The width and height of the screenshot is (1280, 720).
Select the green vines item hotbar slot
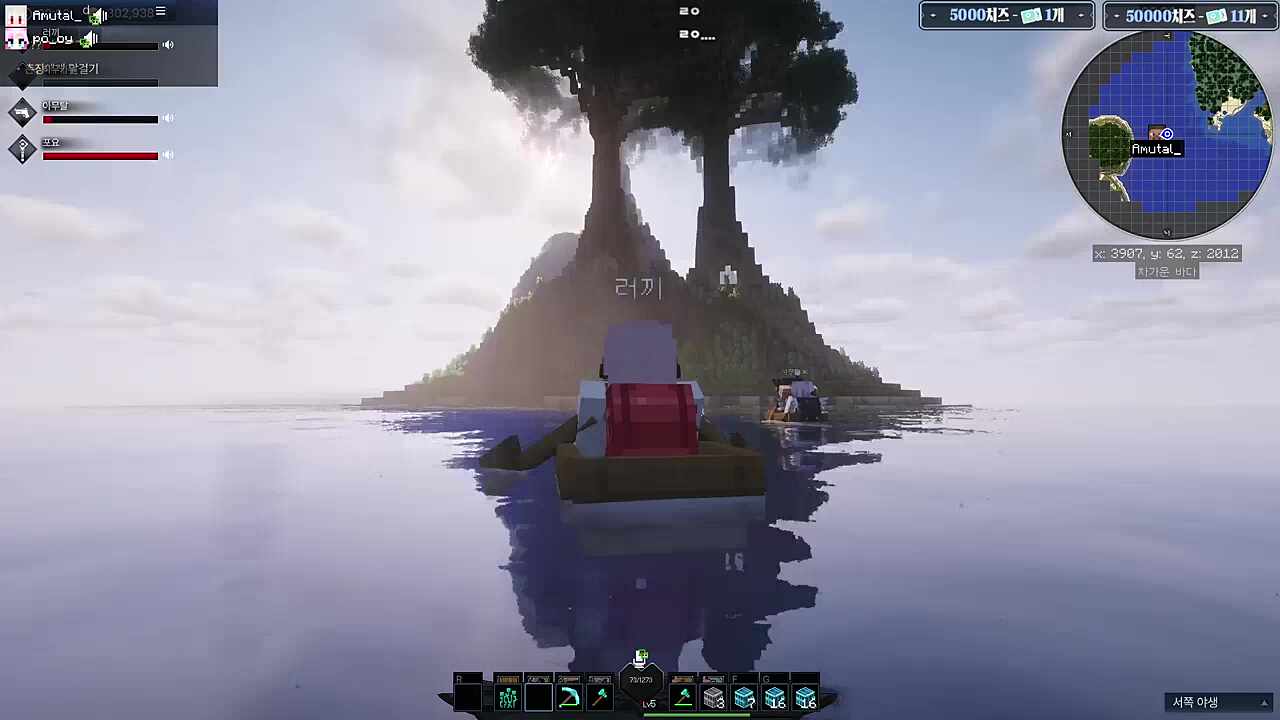(x=508, y=697)
